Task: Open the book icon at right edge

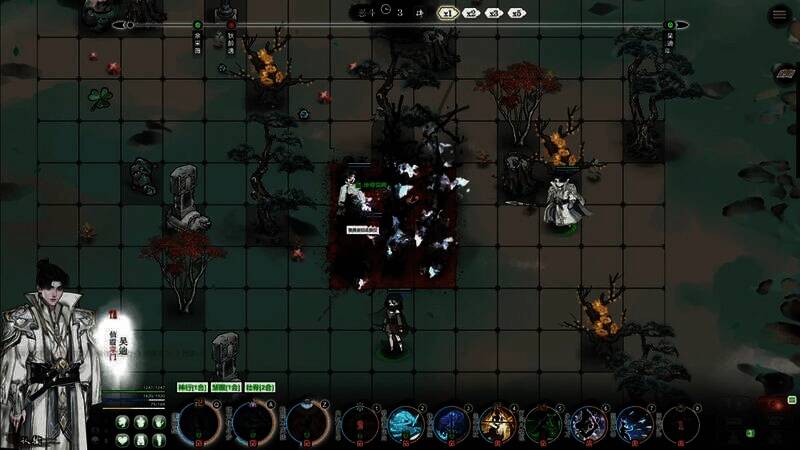Action: pos(786,74)
